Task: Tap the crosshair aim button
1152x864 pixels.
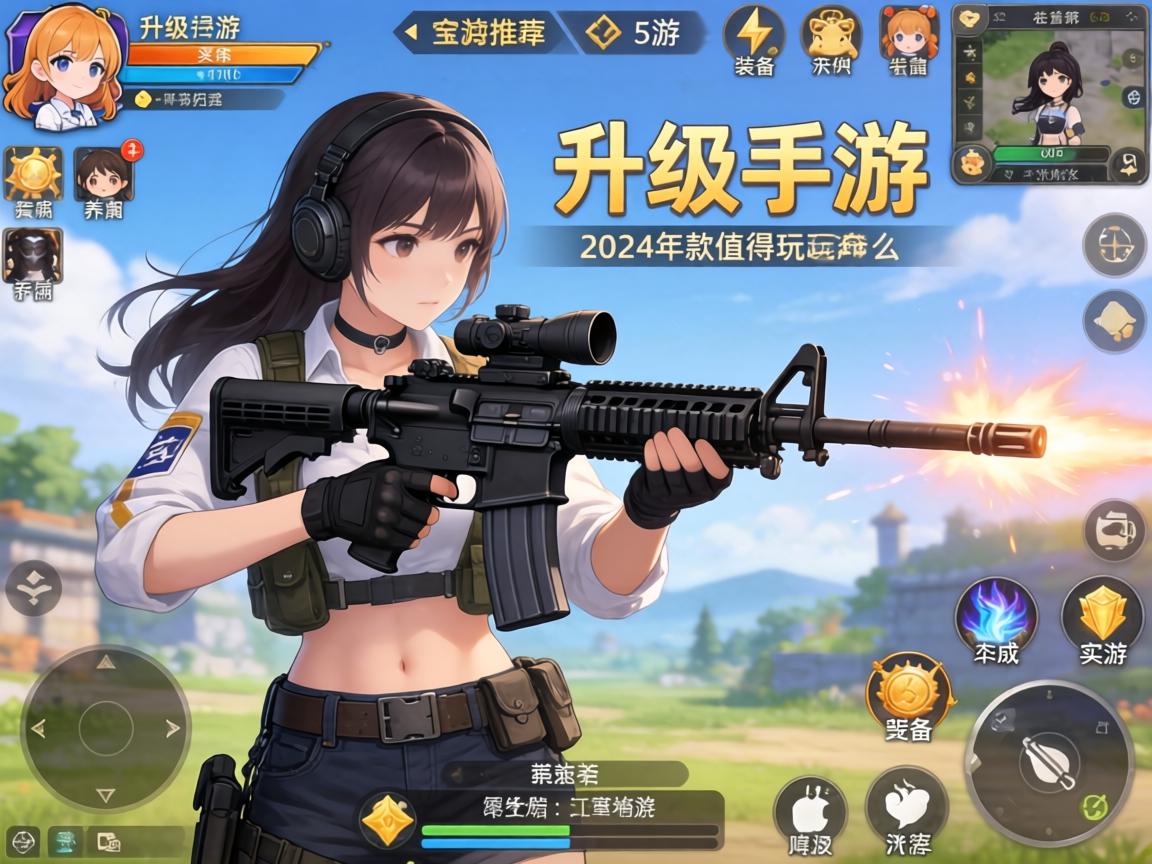Action: click(x=1114, y=244)
